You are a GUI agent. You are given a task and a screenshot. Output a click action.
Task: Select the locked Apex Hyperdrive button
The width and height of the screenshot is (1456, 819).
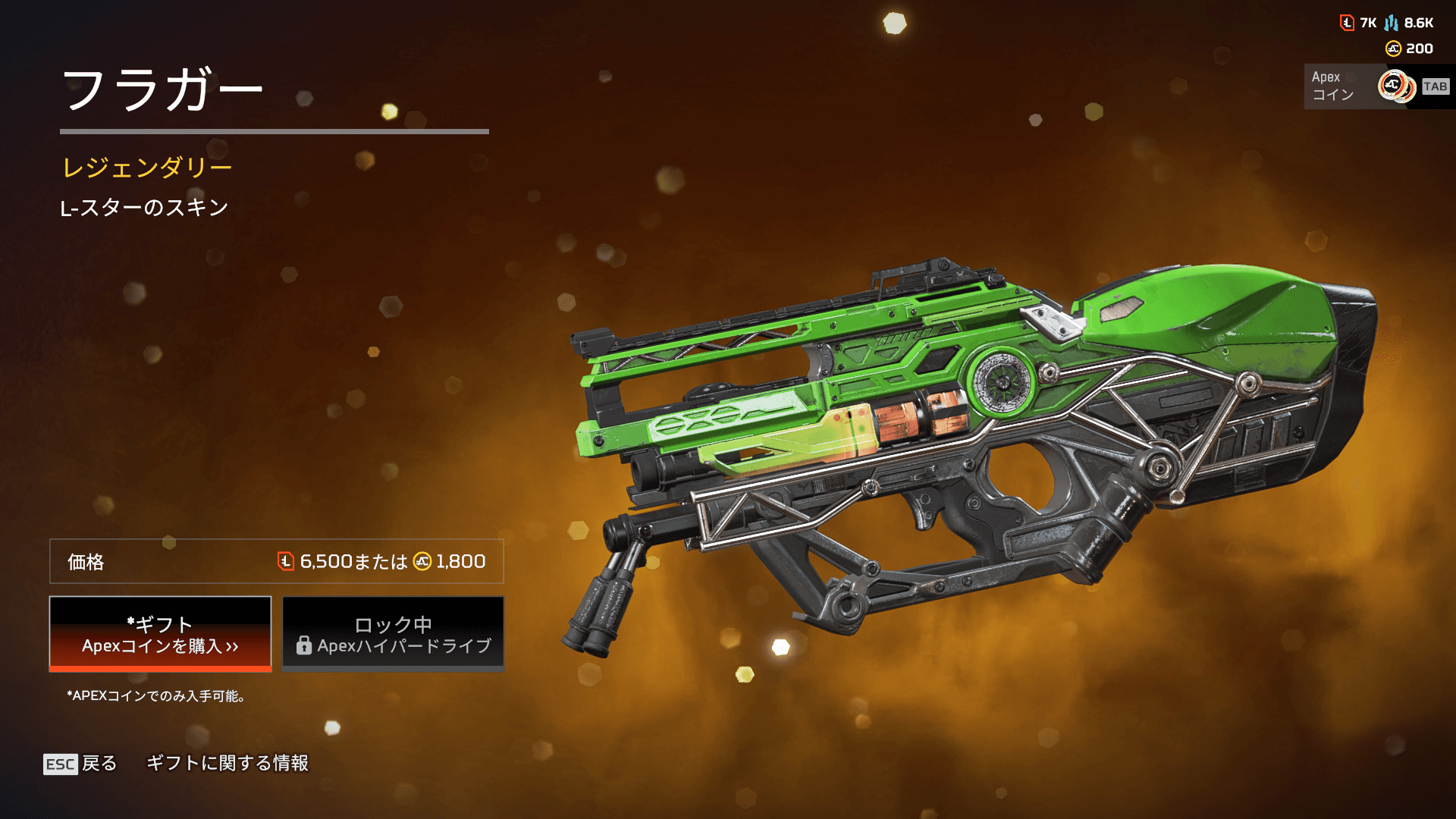click(x=393, y=634)
